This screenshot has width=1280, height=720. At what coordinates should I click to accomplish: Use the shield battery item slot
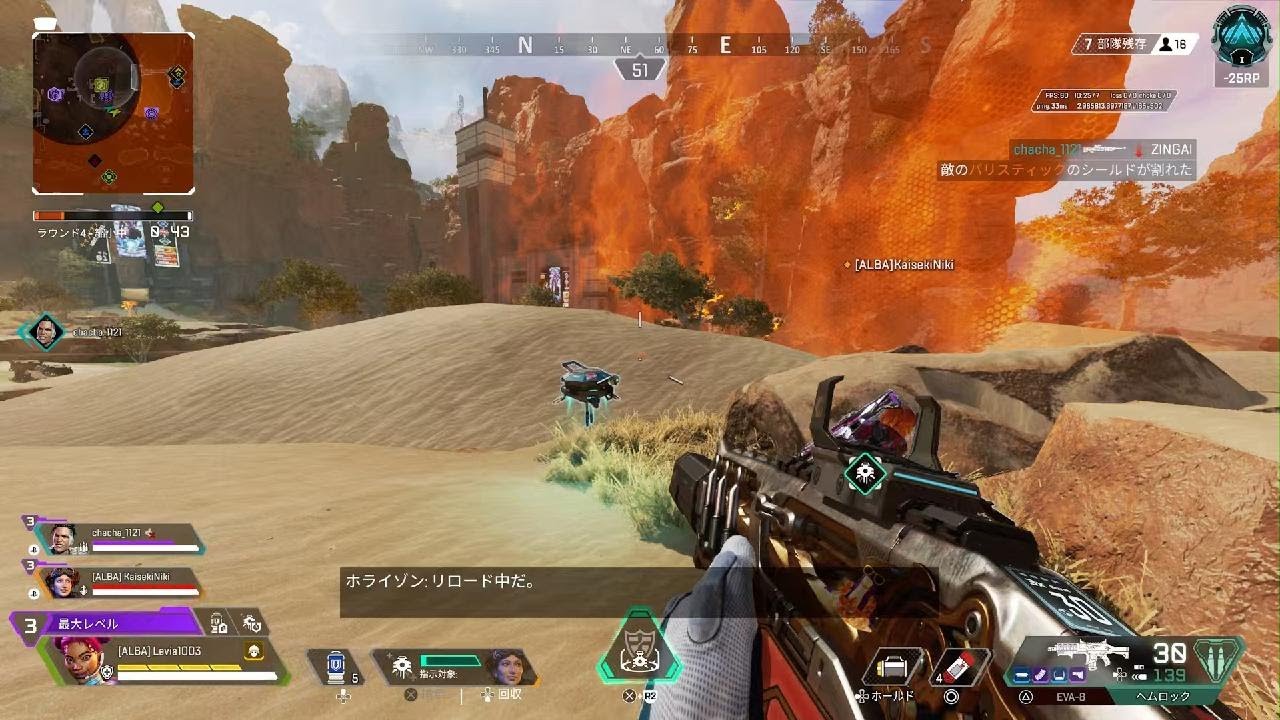335,665
